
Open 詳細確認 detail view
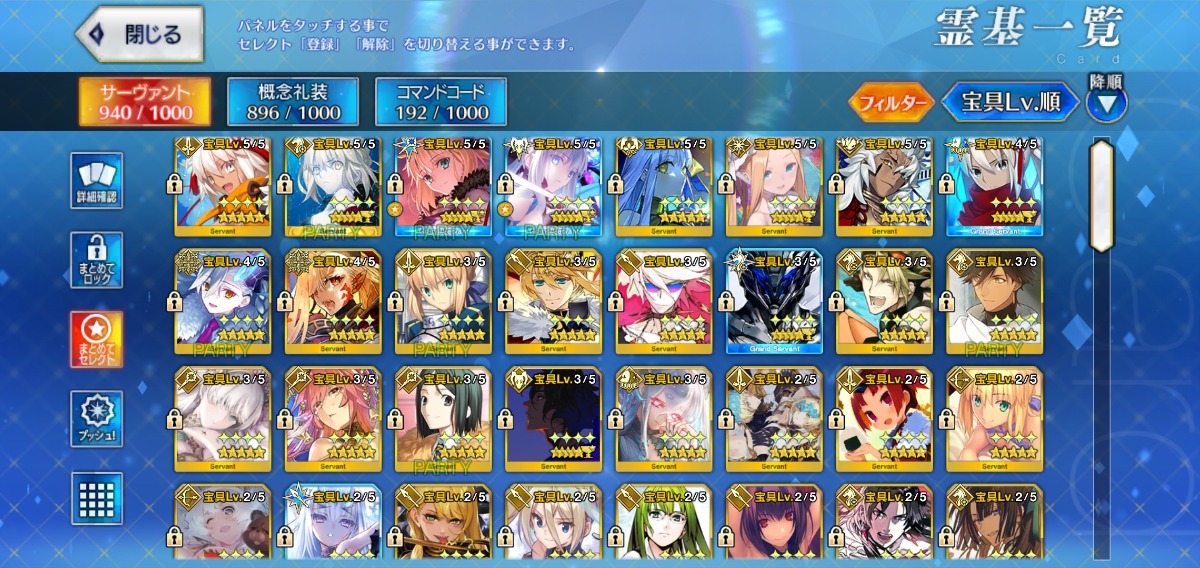point(97,181)
